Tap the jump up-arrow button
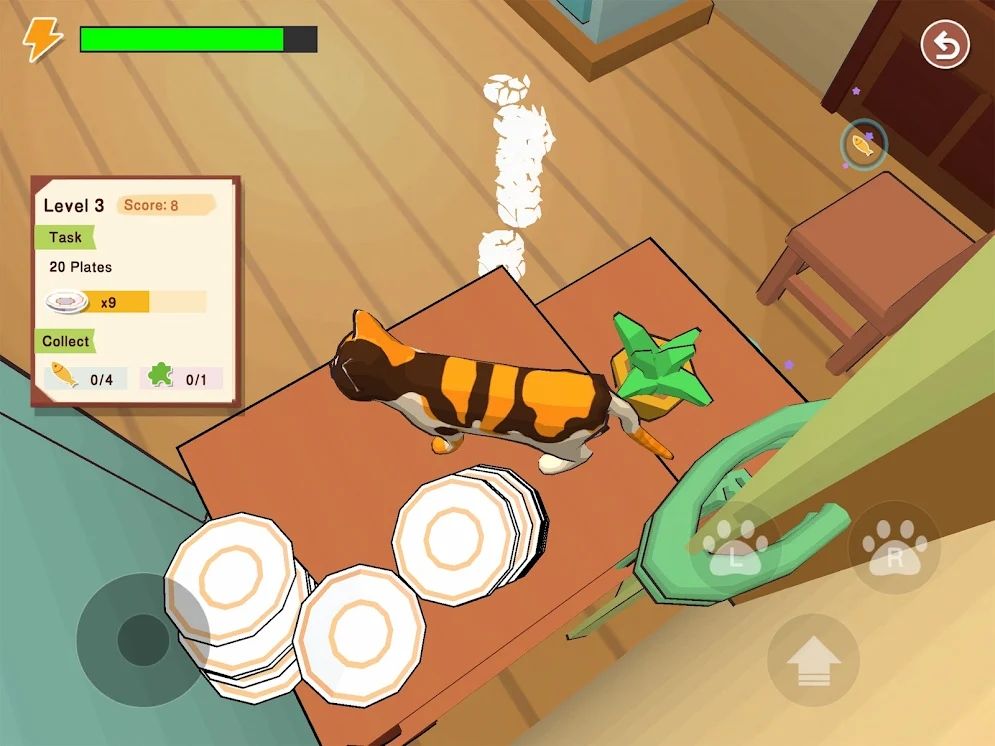 pos(813,660)
